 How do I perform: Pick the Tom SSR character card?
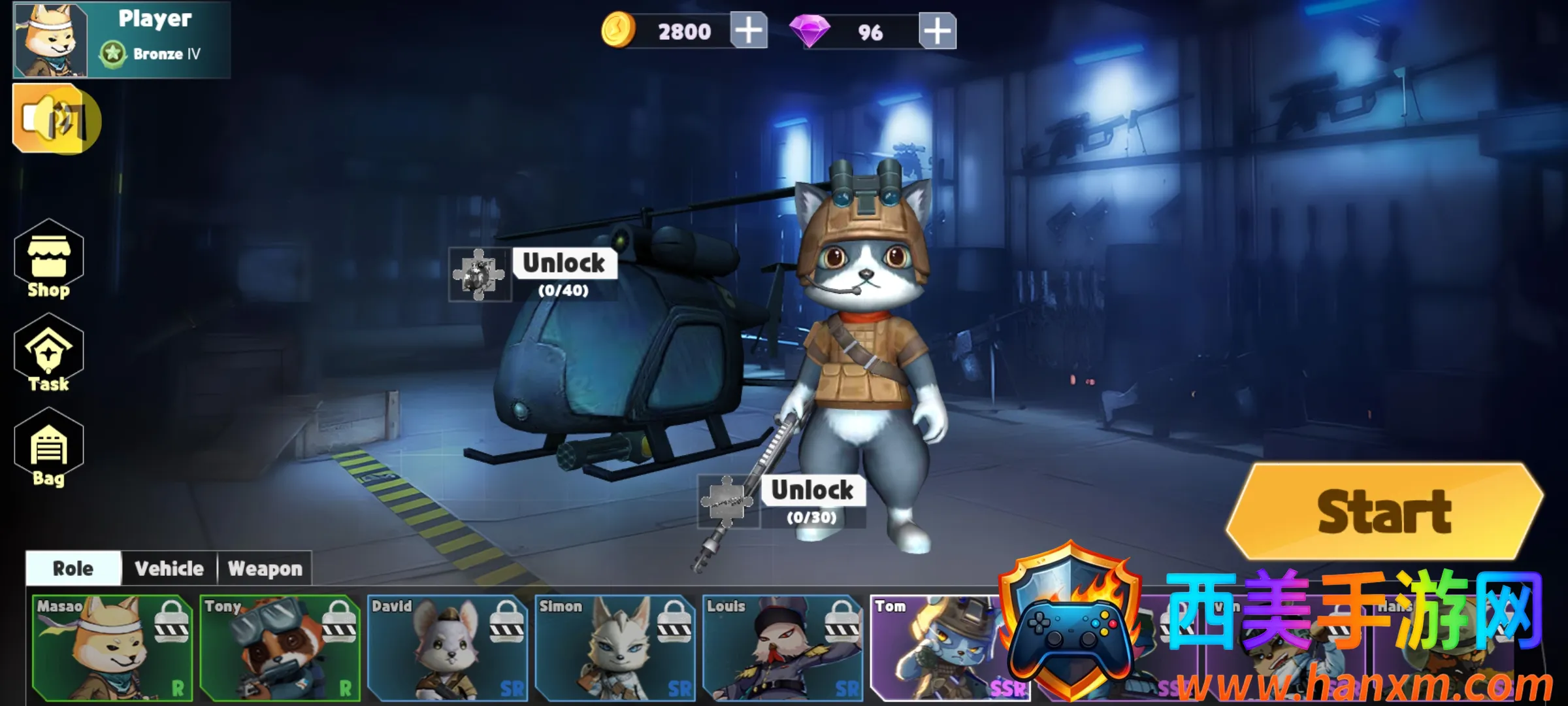pos(934,647)
